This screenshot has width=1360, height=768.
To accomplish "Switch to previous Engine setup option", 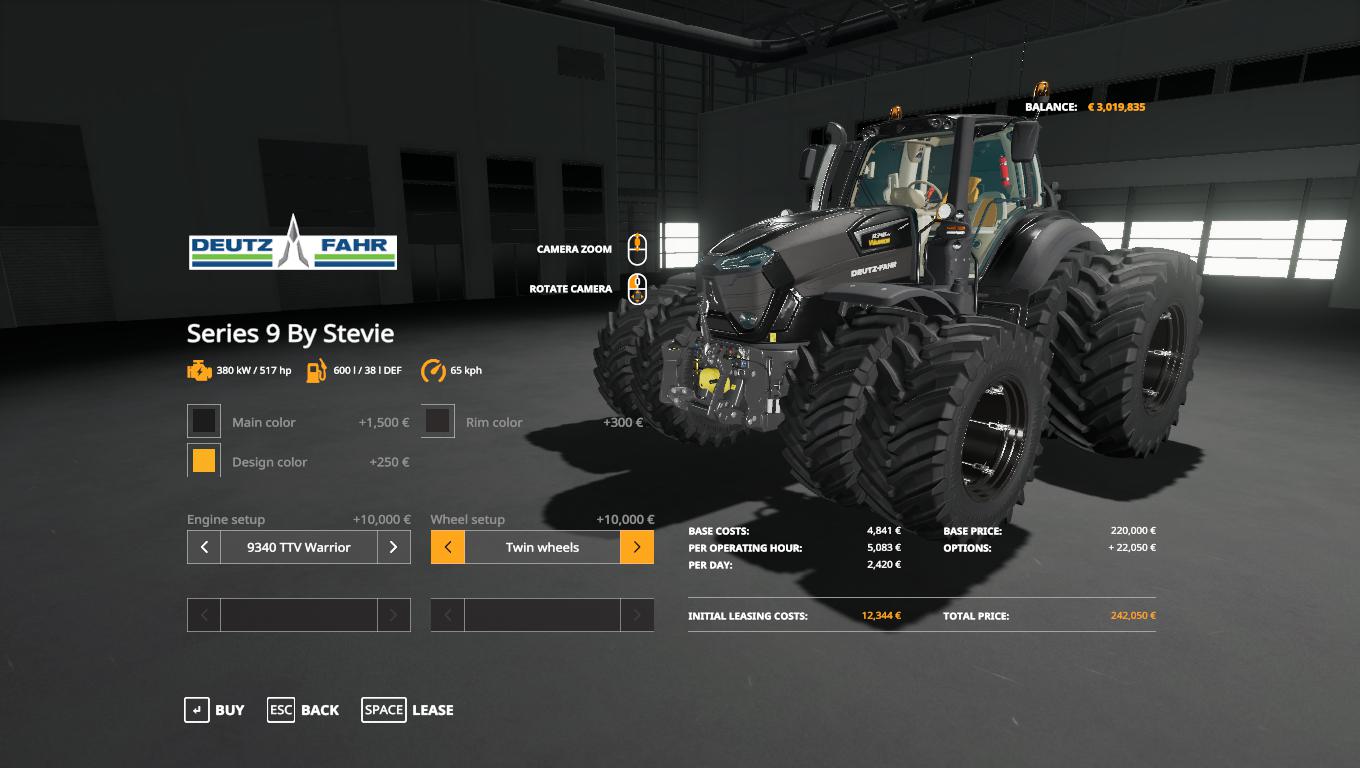I will point(204,547).
